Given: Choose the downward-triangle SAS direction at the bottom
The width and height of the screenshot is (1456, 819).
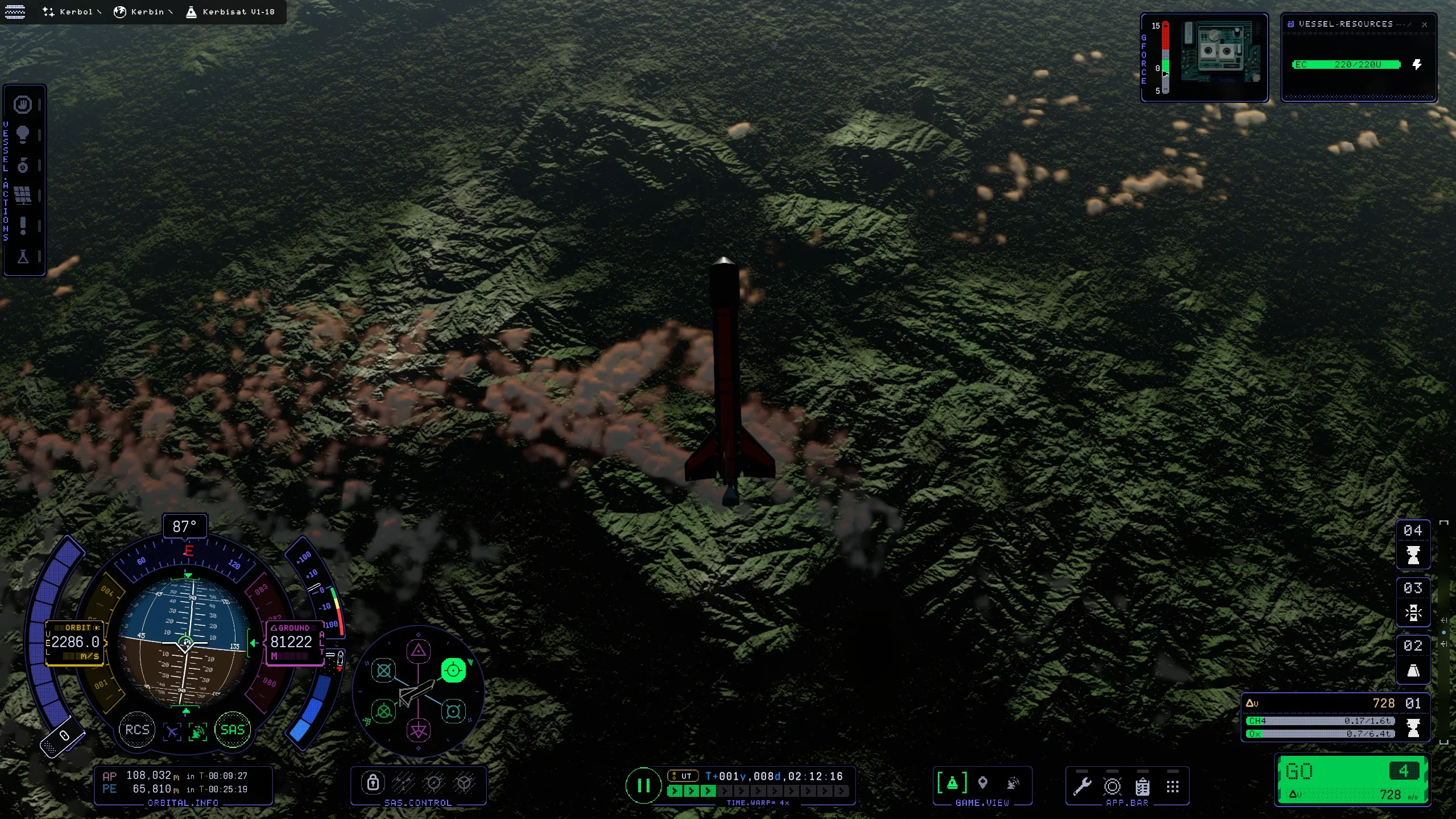Looking at the screenshot, I should (419, 730).
